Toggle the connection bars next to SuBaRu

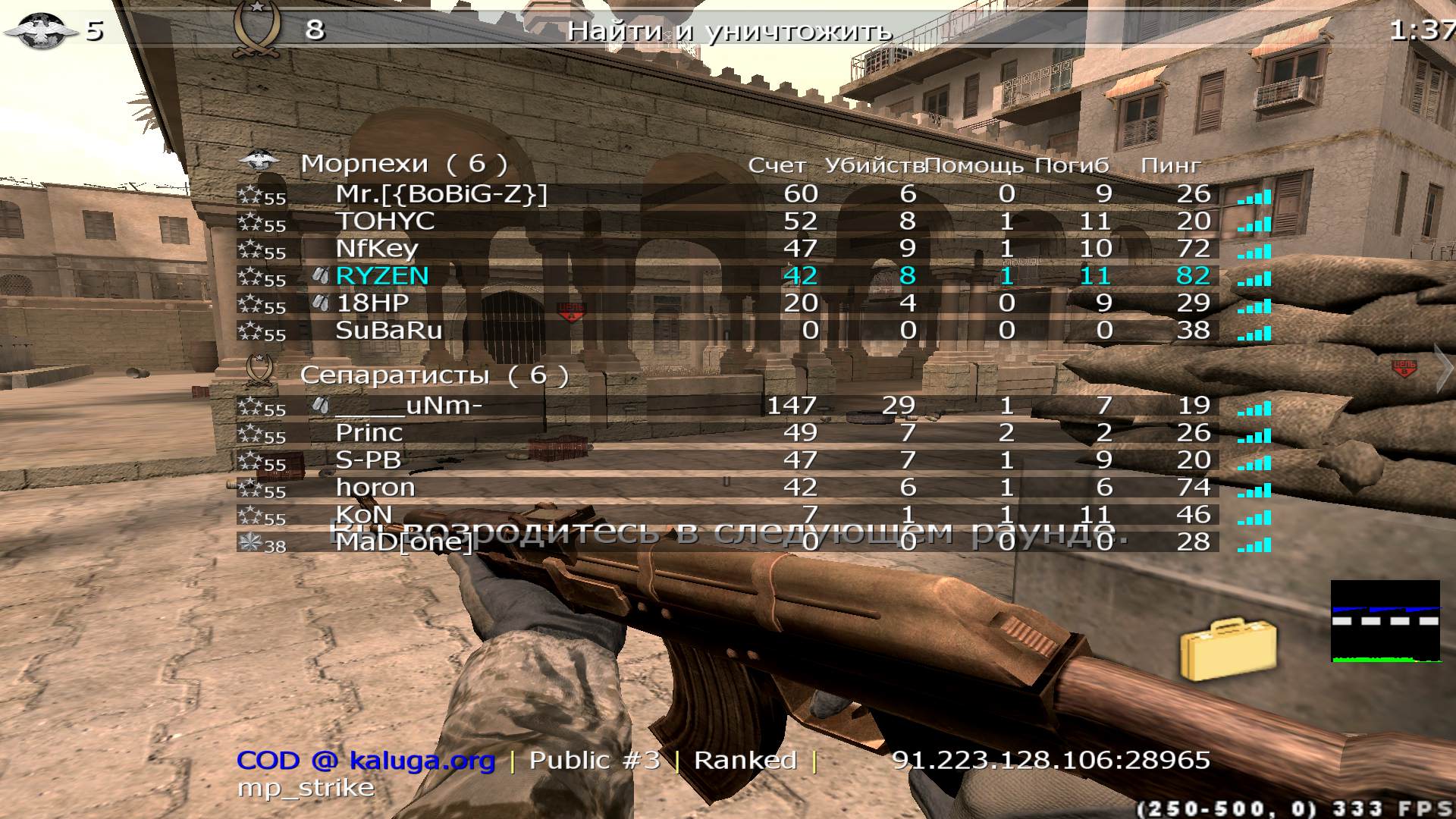1254,332
